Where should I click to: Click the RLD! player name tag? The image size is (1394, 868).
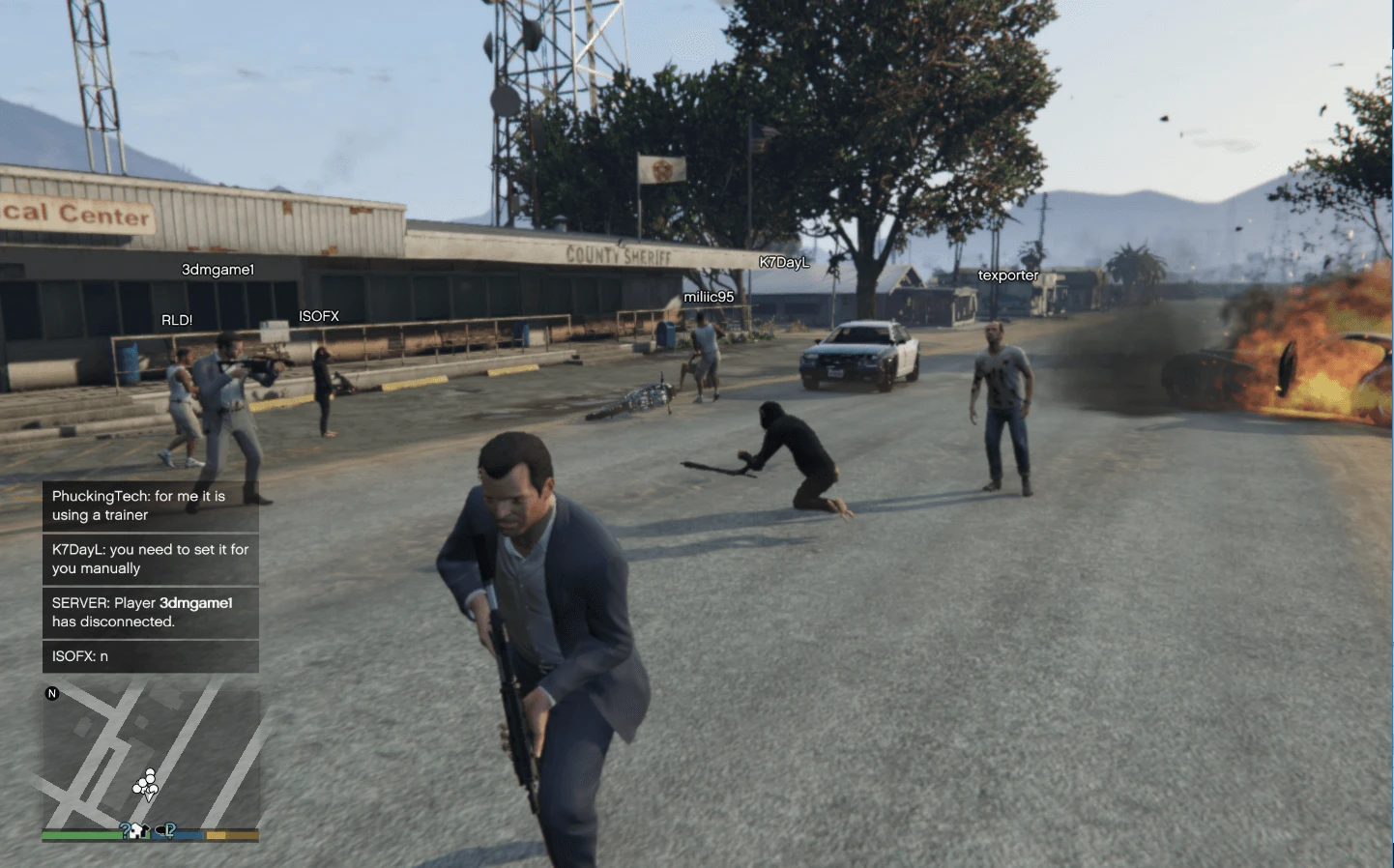pyautogui.click(x=177, y=319)
